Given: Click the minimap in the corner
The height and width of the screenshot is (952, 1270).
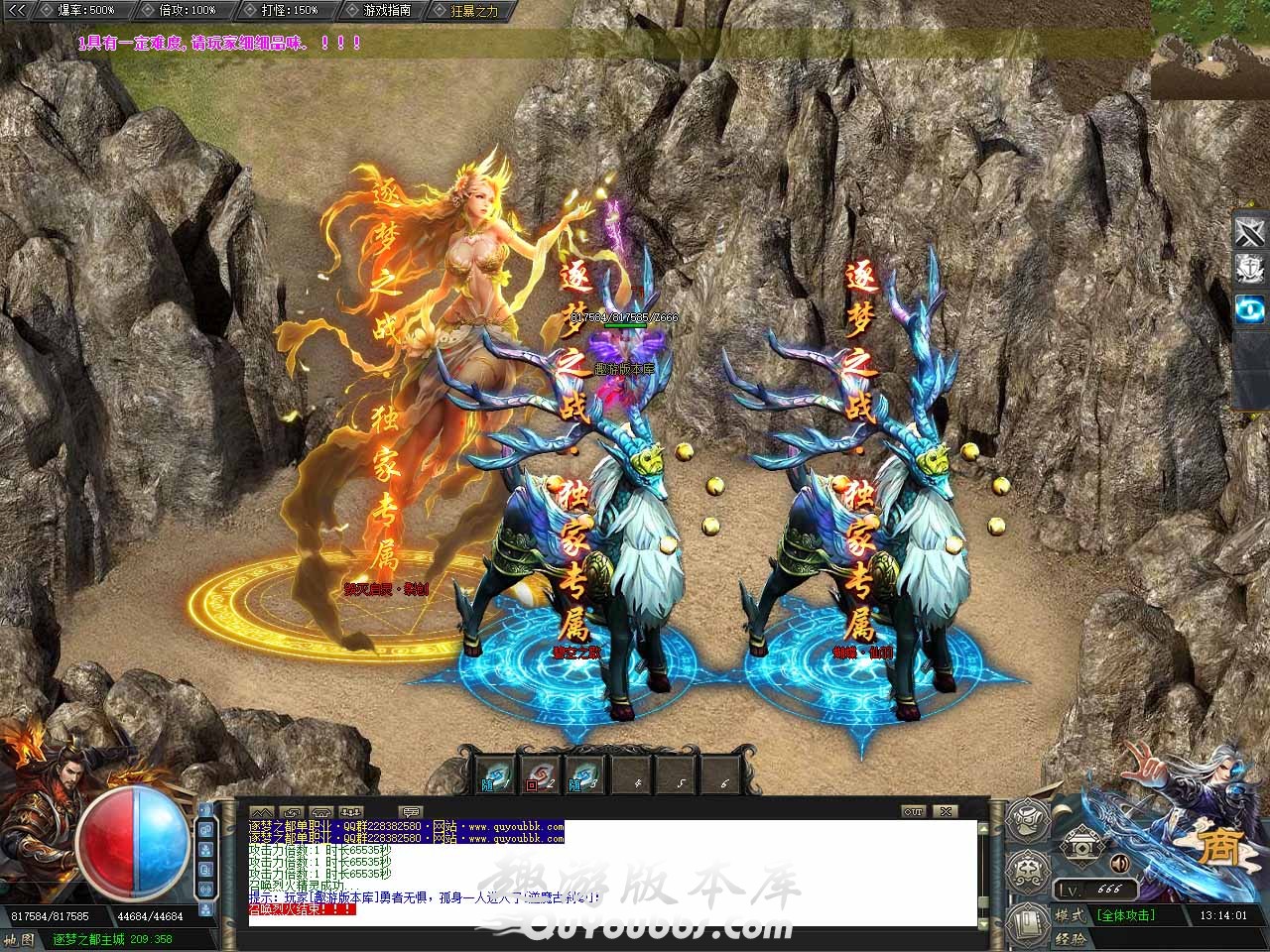Looking at the screenshot, I should tap(1210, 50).
